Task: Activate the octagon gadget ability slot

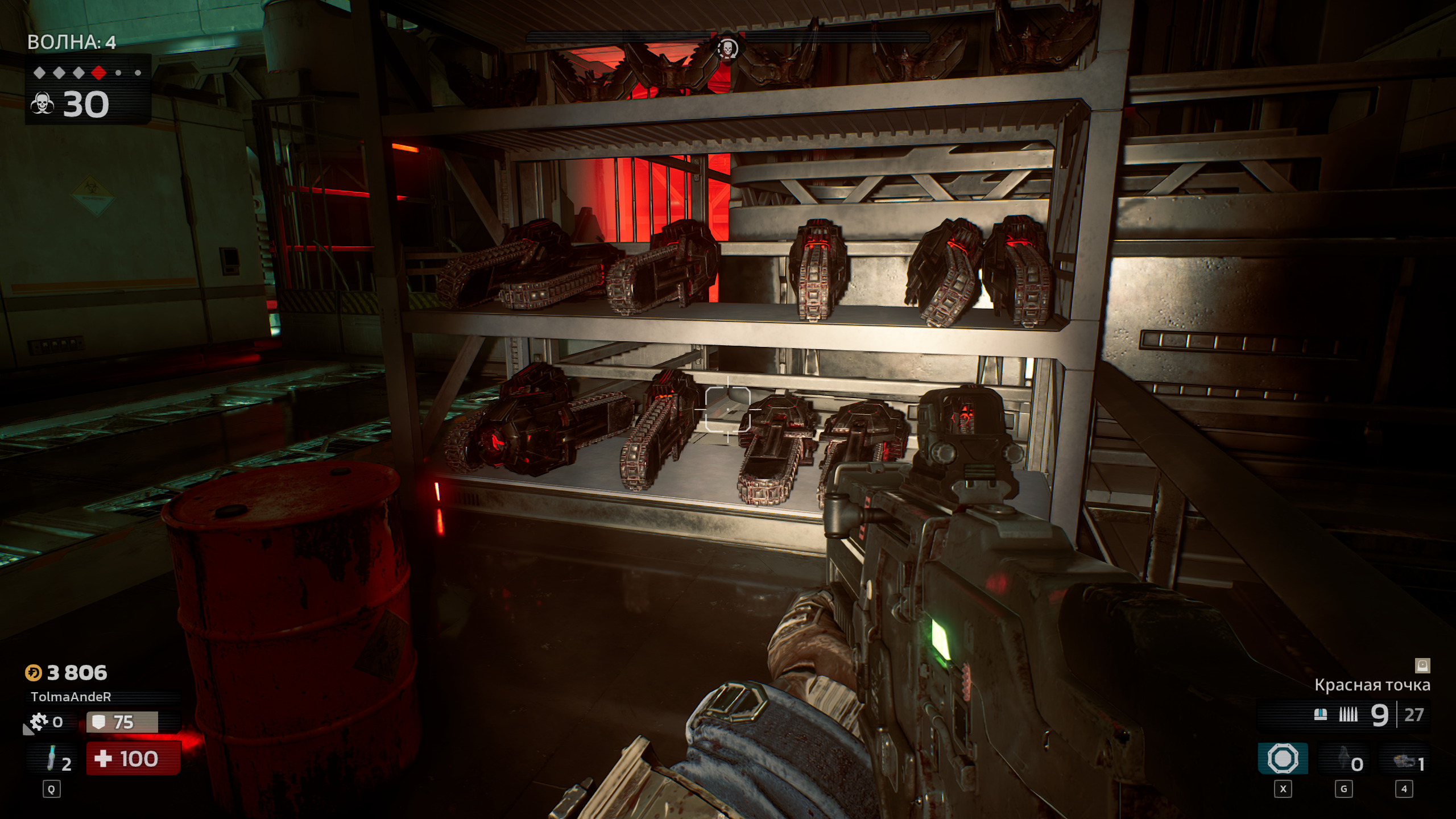Action: coord(1283,759)
